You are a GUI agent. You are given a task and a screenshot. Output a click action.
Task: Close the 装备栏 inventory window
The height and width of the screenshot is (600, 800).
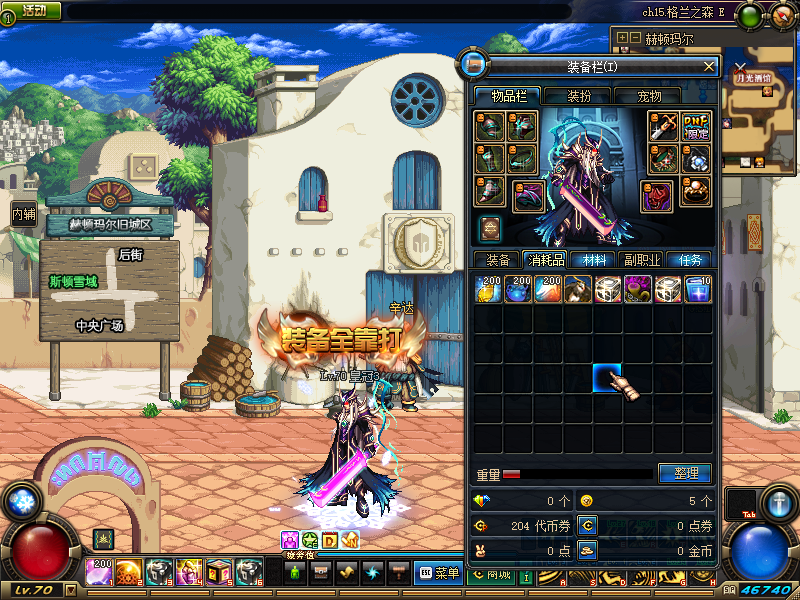tap(709, 66)
